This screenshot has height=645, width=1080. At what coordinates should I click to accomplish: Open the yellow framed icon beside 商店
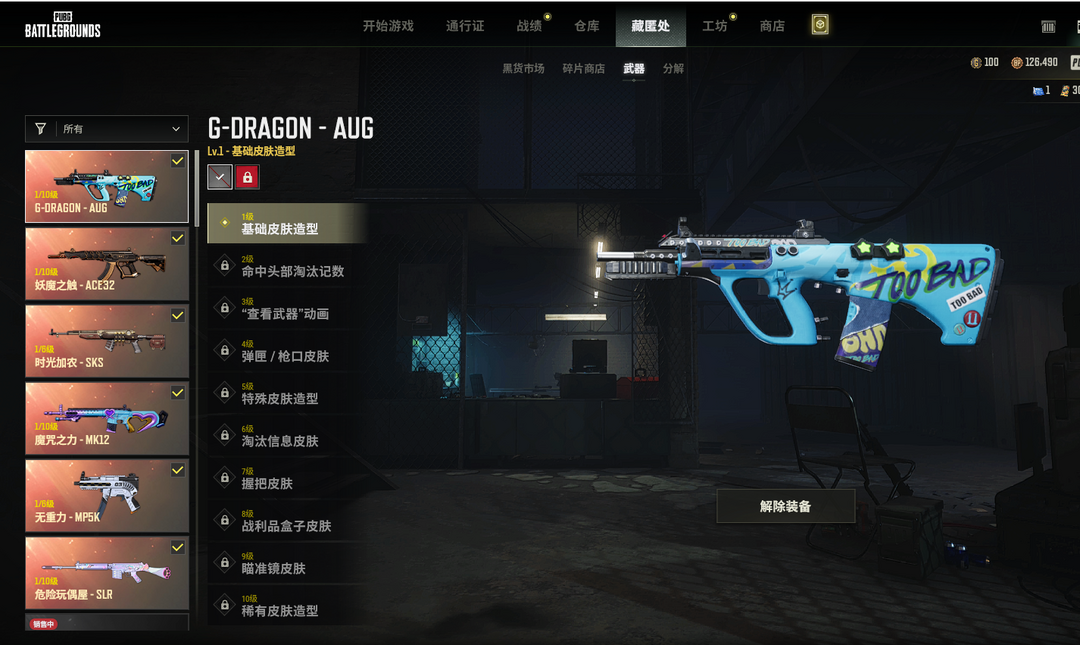pos(820,25)
